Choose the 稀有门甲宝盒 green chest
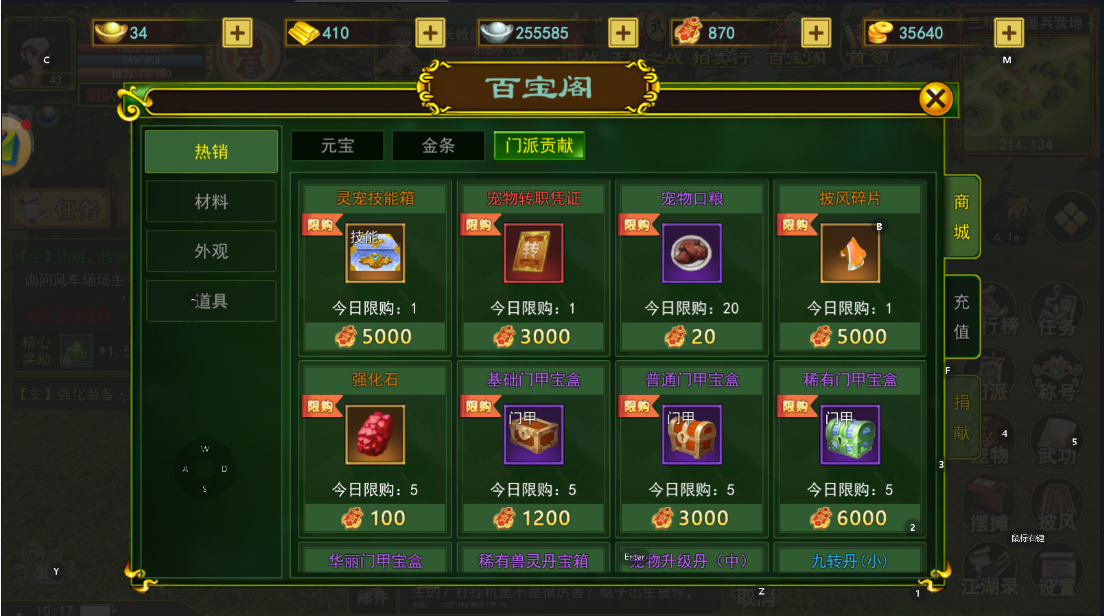Viewport: 1104px width, 616px height. [850, 435]
